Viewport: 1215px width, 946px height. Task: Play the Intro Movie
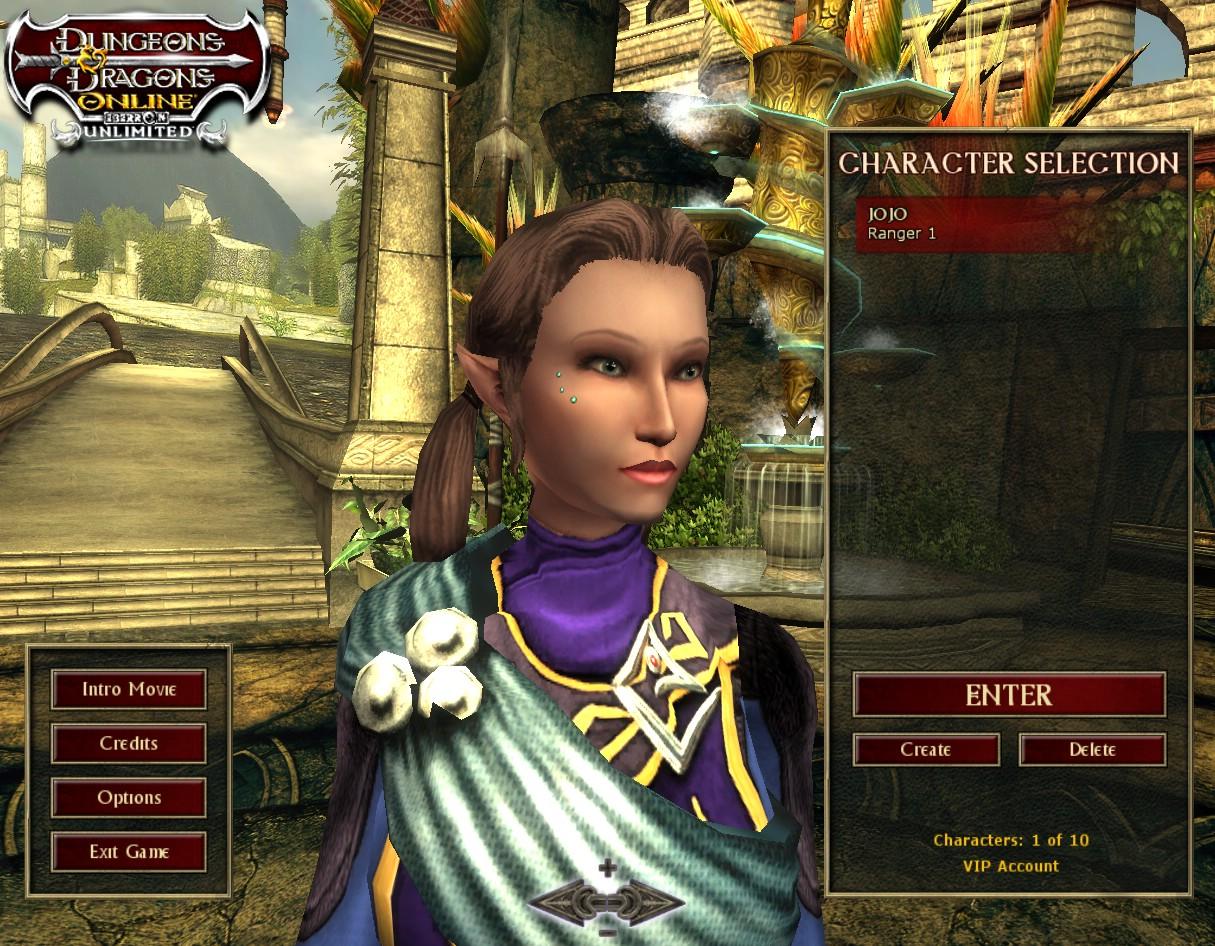click(129, 689)
